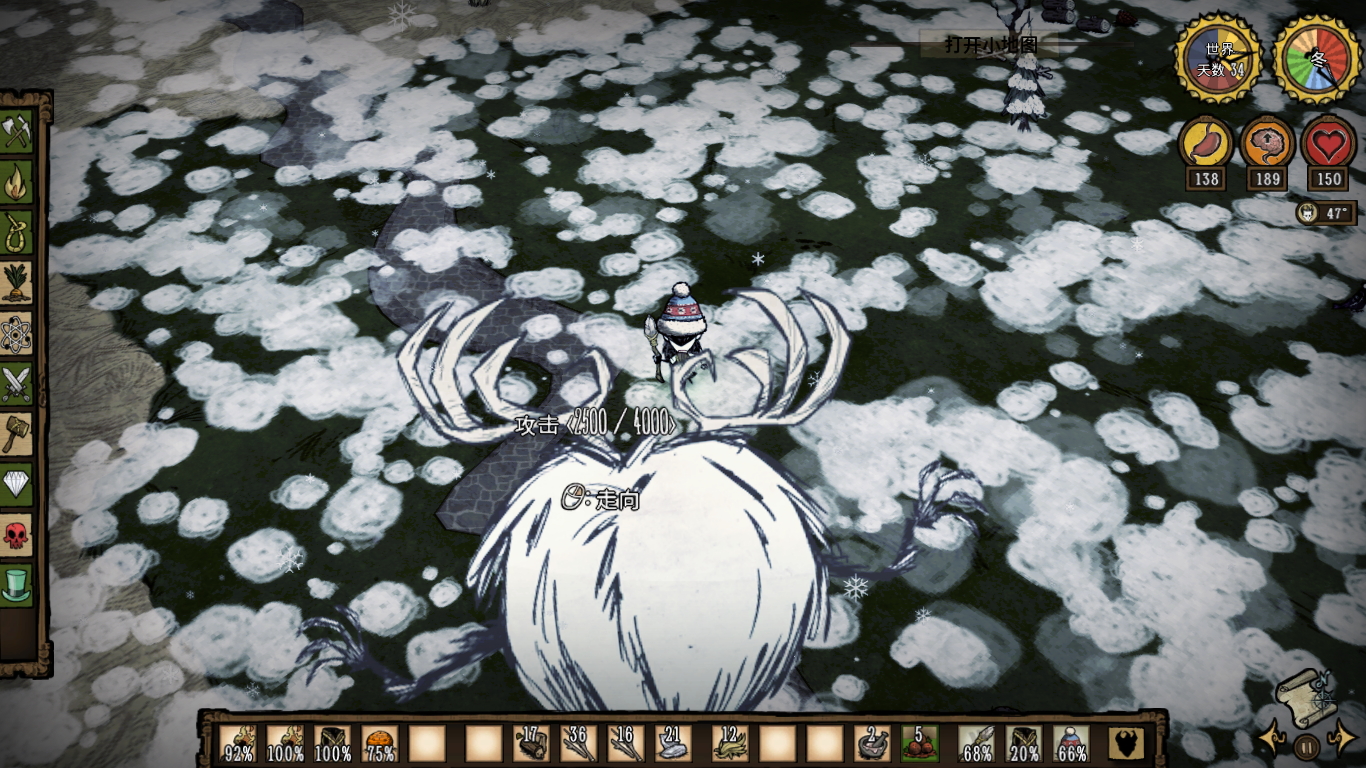Open the Tools crafting tab
Viewport: 1366px width, 768px height.
17,132
